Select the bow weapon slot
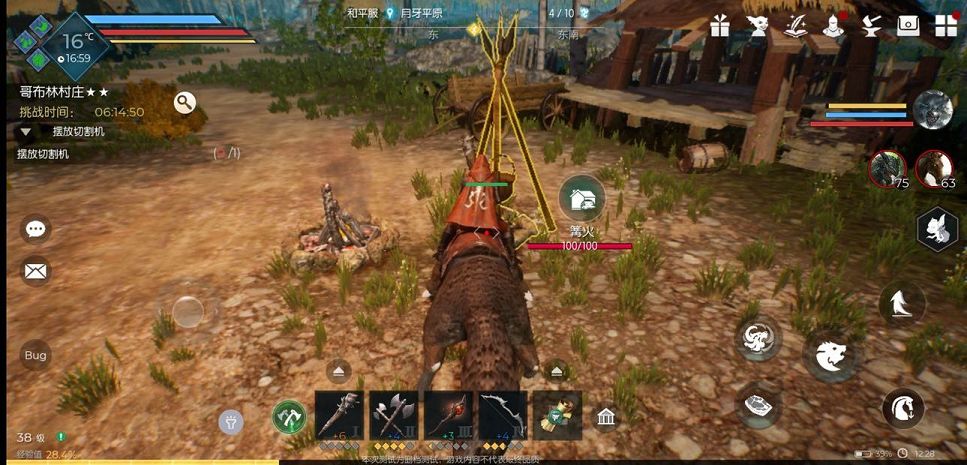Image resolution: width=967 pixels, height=465 pixels. click(502, 414)
